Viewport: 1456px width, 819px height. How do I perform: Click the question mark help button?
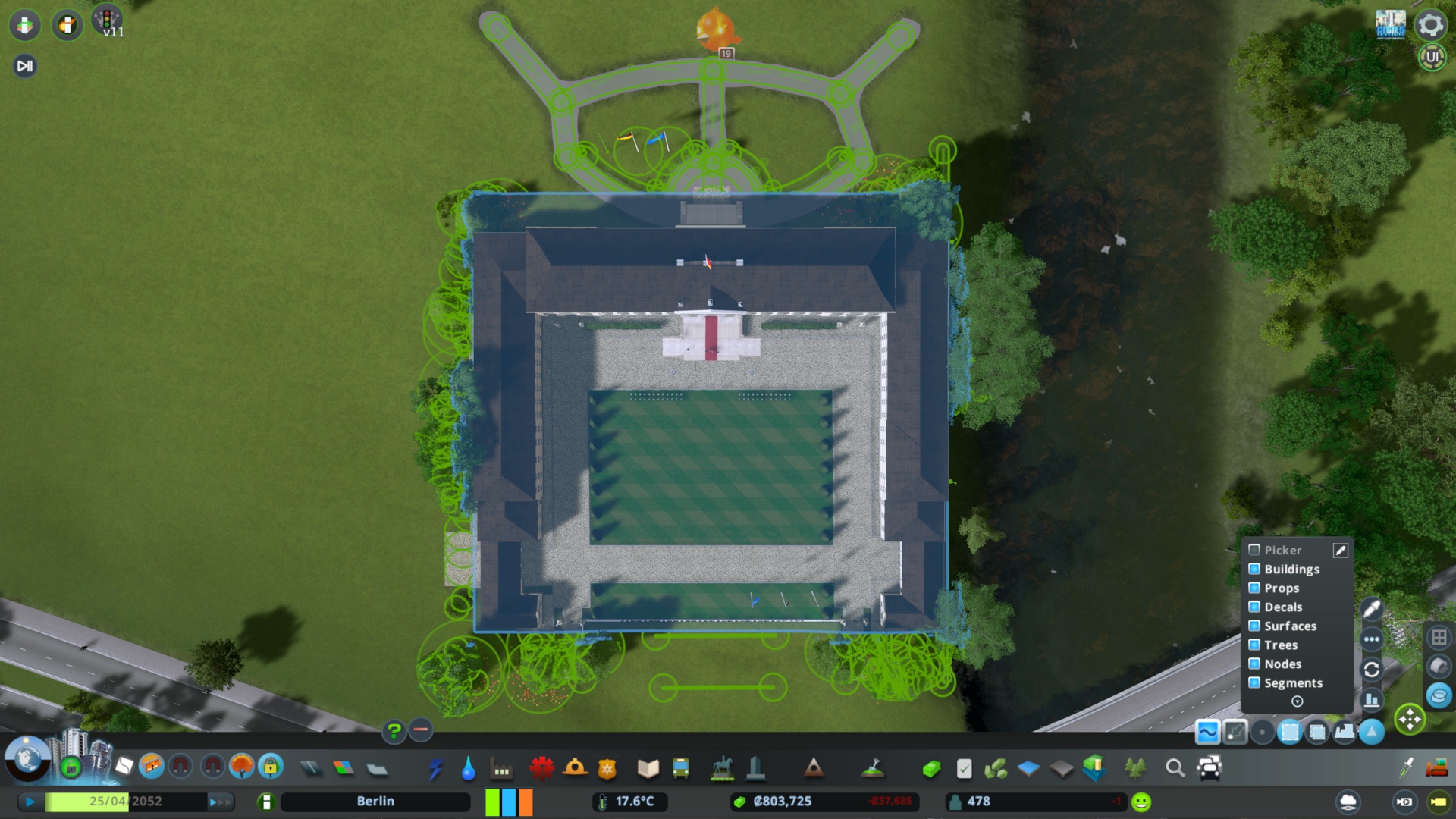(393, 730)
